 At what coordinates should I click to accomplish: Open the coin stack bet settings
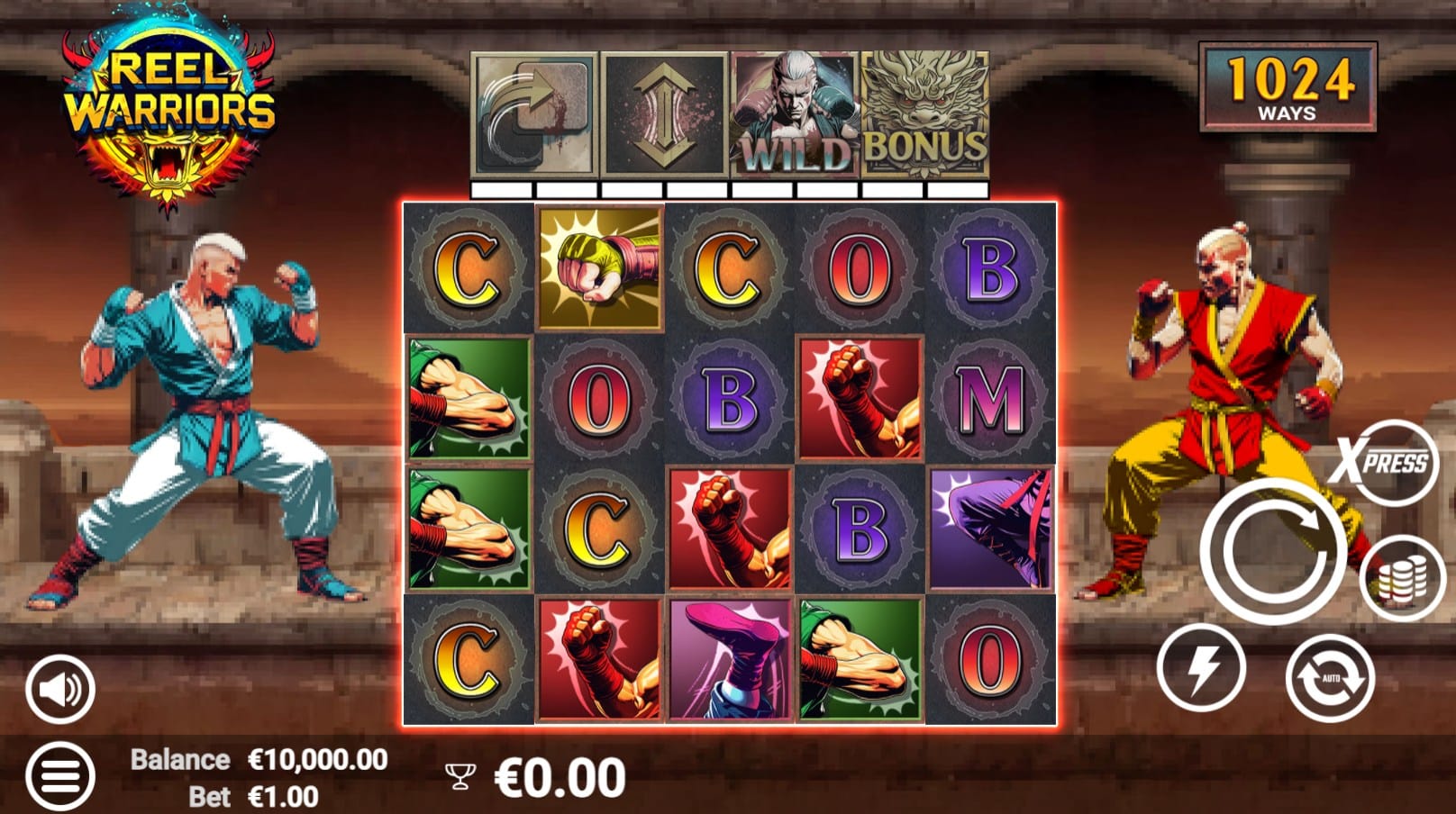(x=1402, y=577)
